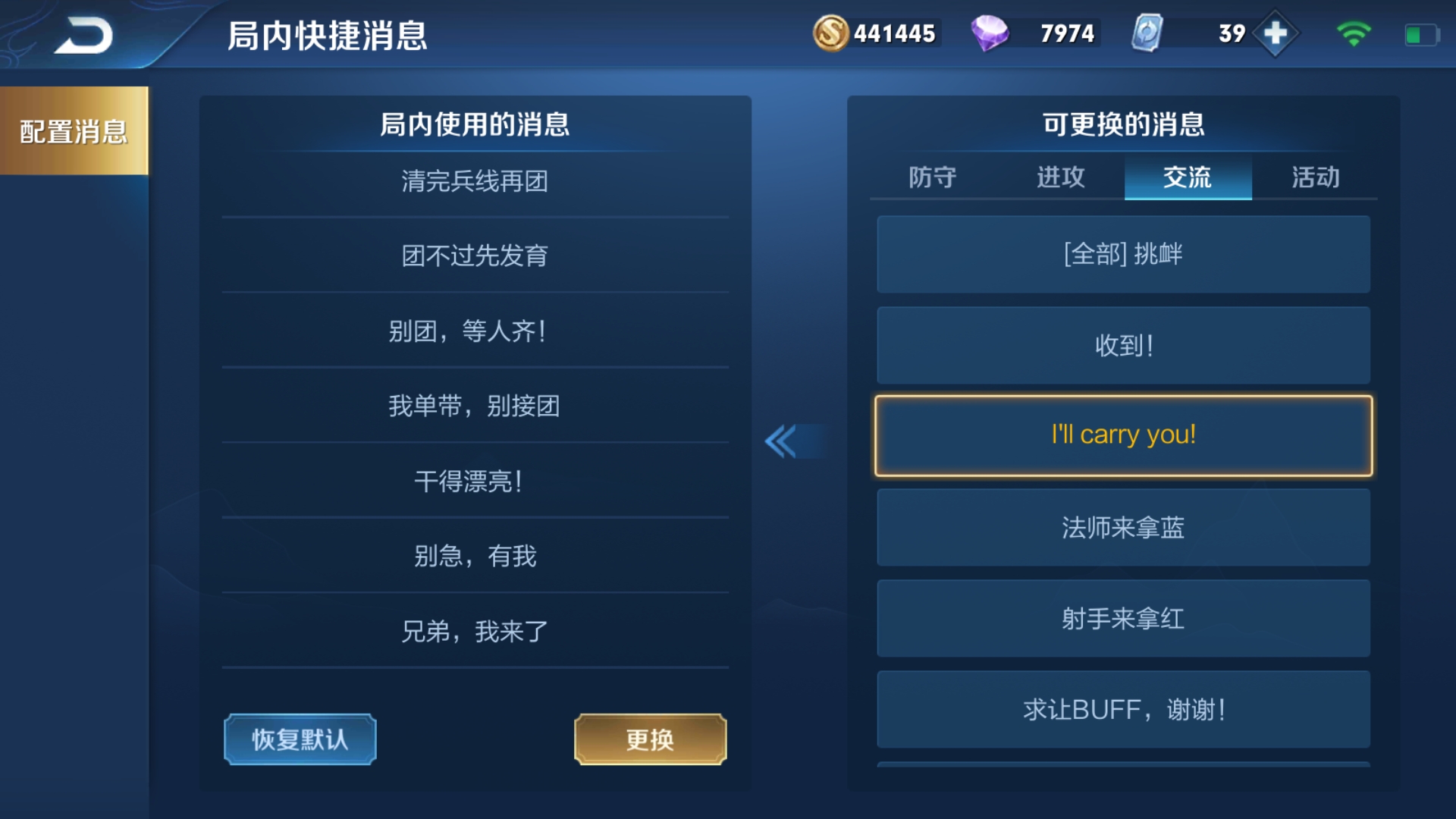
Task: Select the 配置消息 sidebar item
Action: click(74, 129)
